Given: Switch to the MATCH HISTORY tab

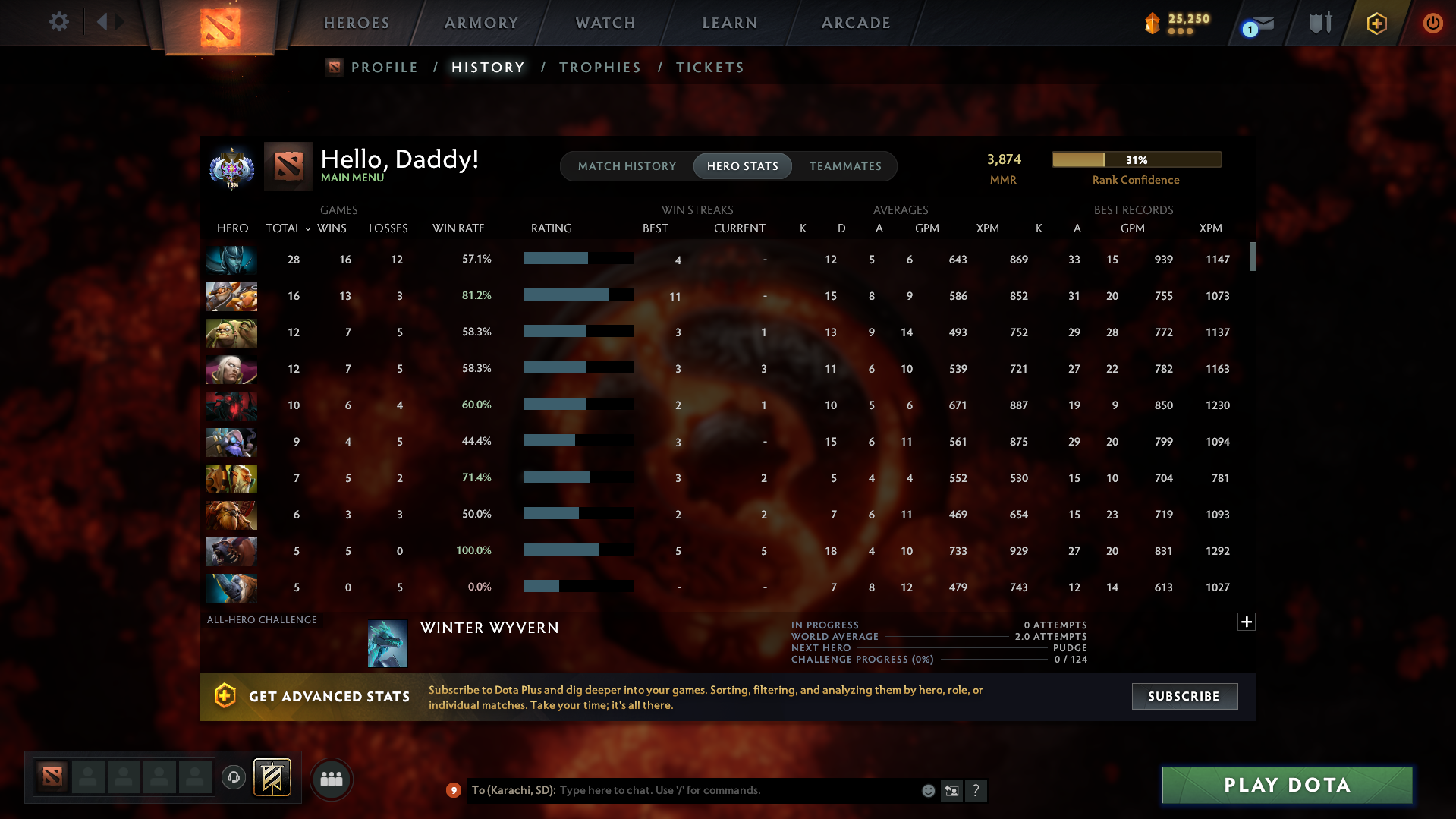Looking at the screenshot, I should tap(627, 166).
